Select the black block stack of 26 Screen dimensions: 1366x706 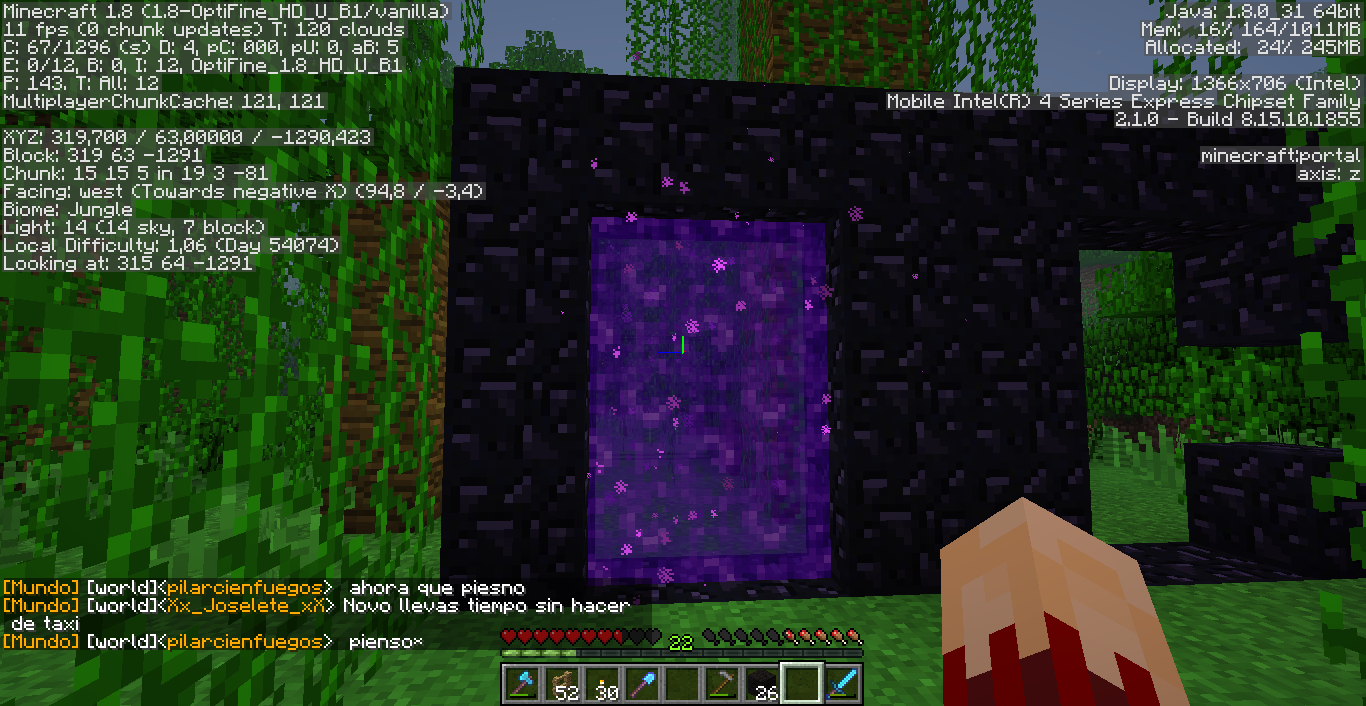[x=761, y=684]
